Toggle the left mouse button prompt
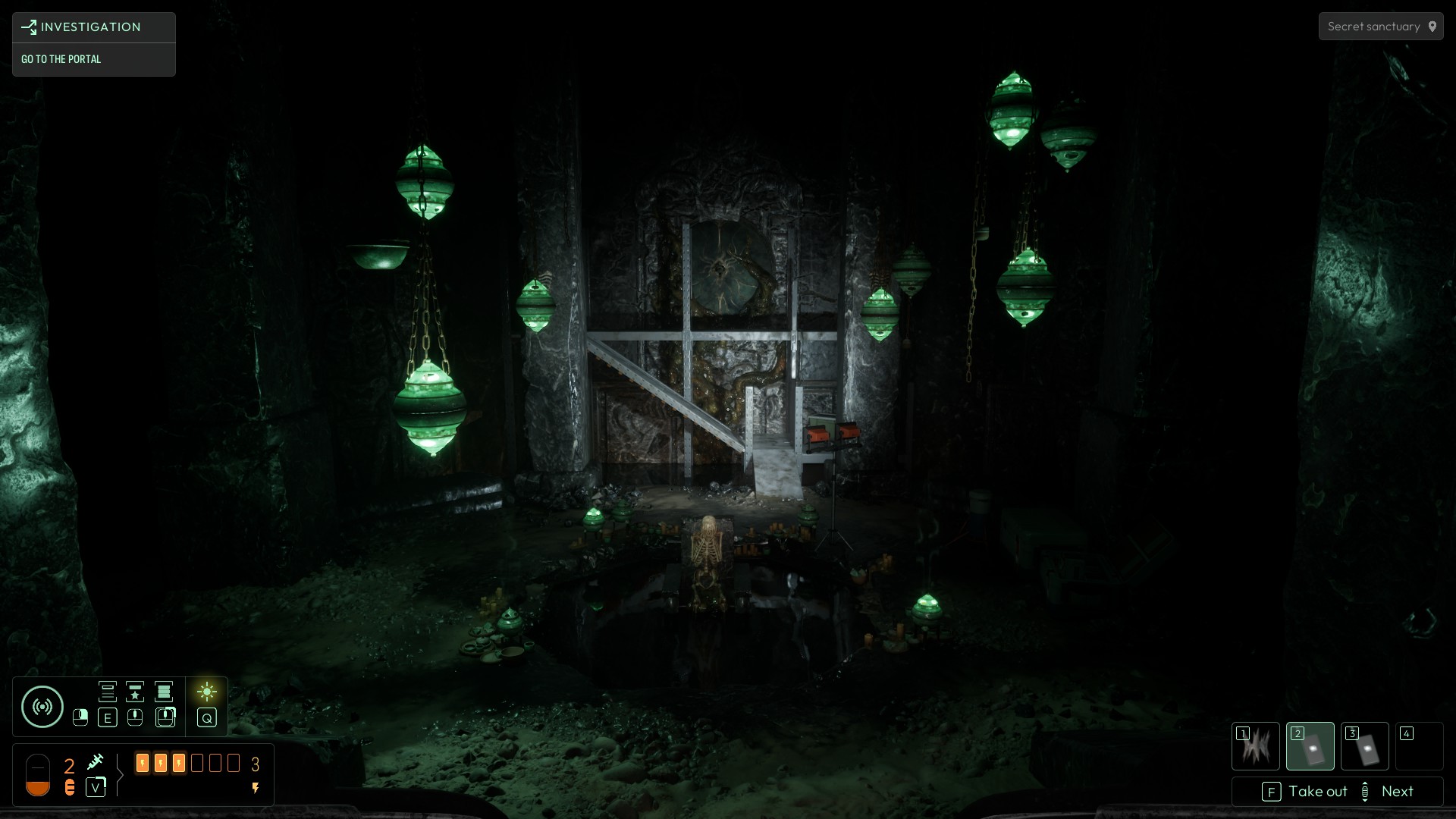Viewport: 1456px width, 819px height. click(x=80, y=717)
